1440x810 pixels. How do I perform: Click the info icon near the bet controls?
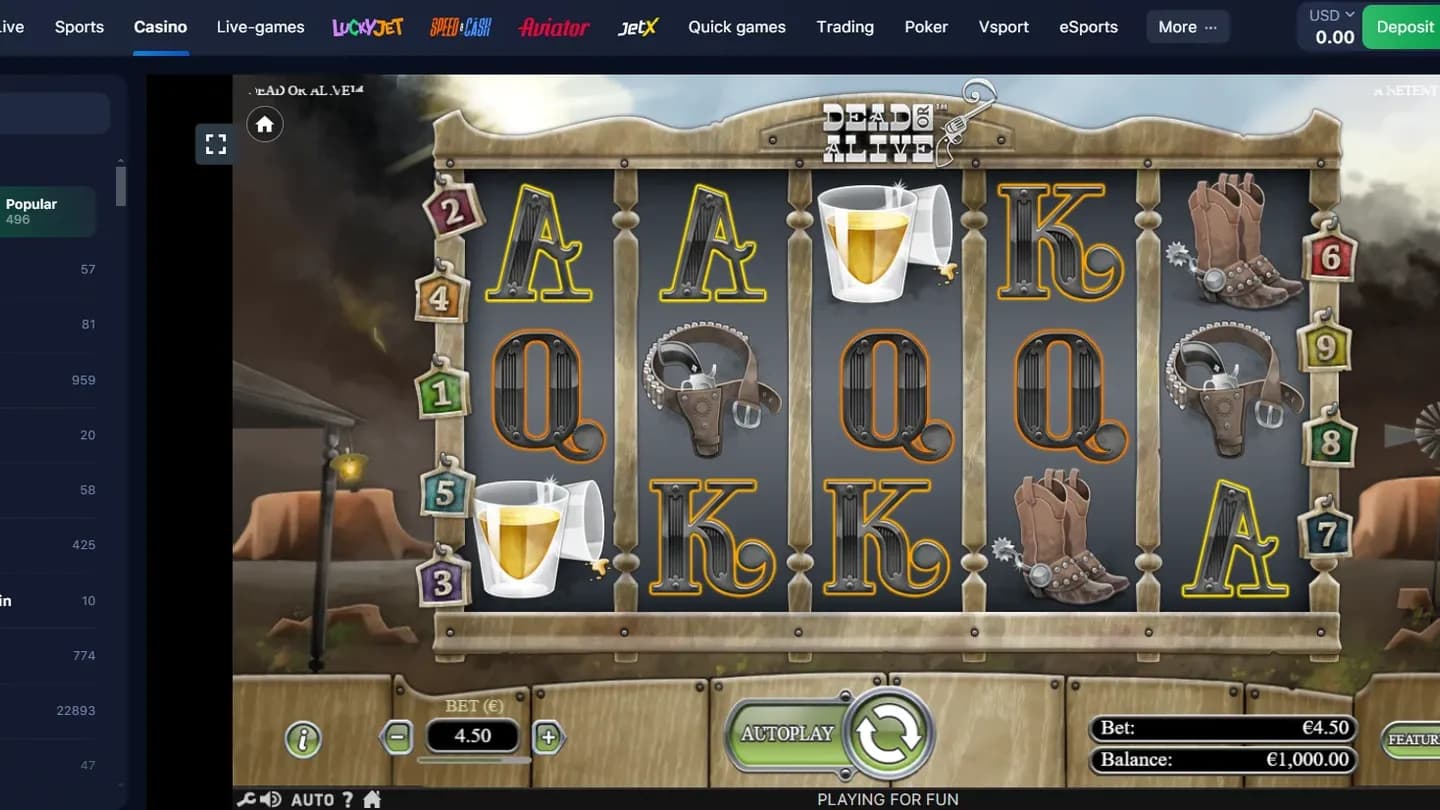click(x=303, y=739)
